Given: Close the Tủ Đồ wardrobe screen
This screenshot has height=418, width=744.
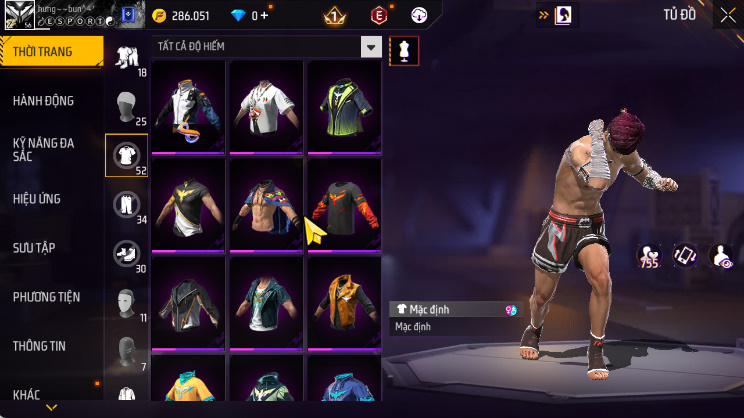Looking at the screenshot, I should [x=727, y=15].
